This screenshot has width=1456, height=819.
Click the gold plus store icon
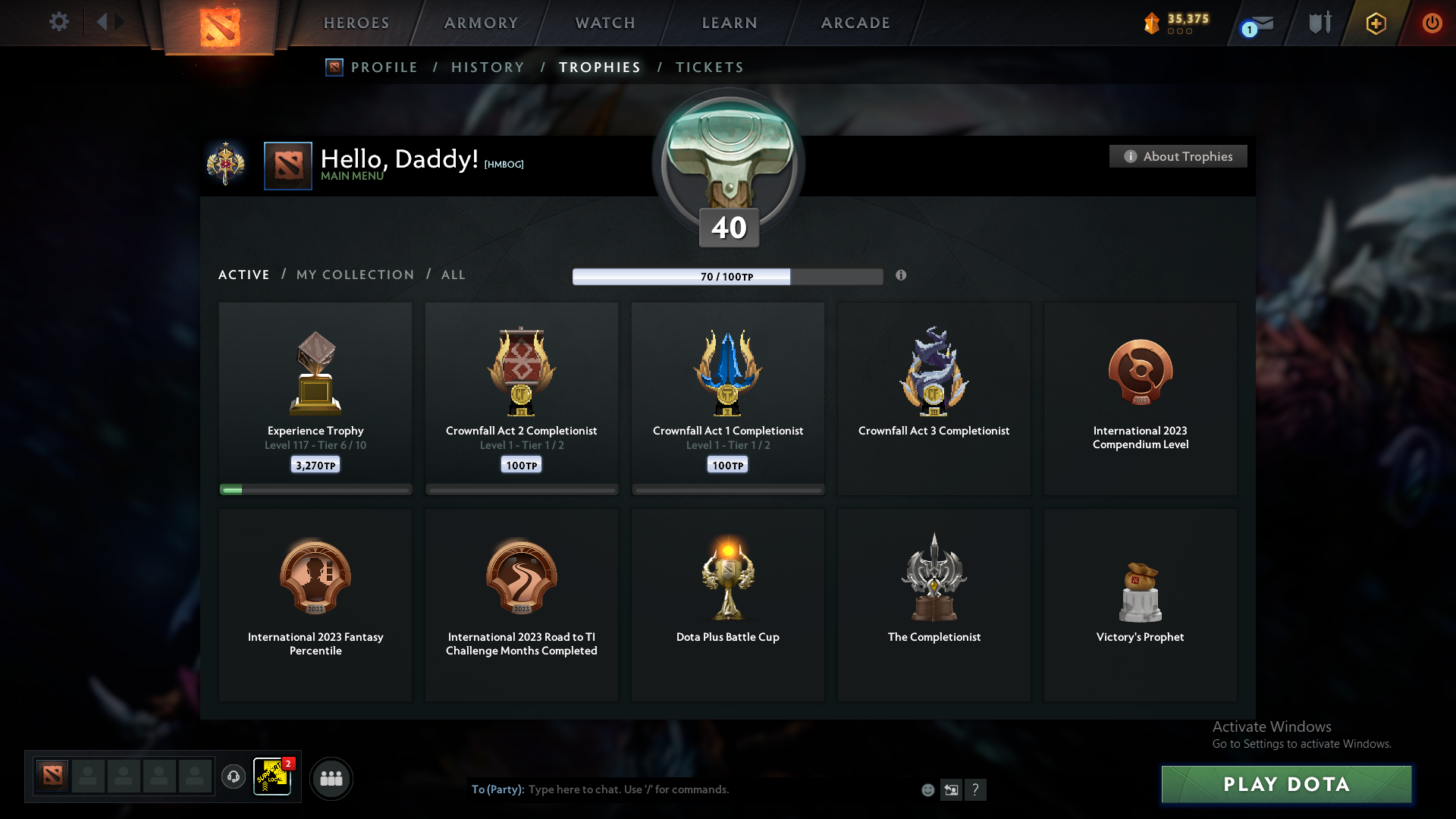tap(1375, 23)
